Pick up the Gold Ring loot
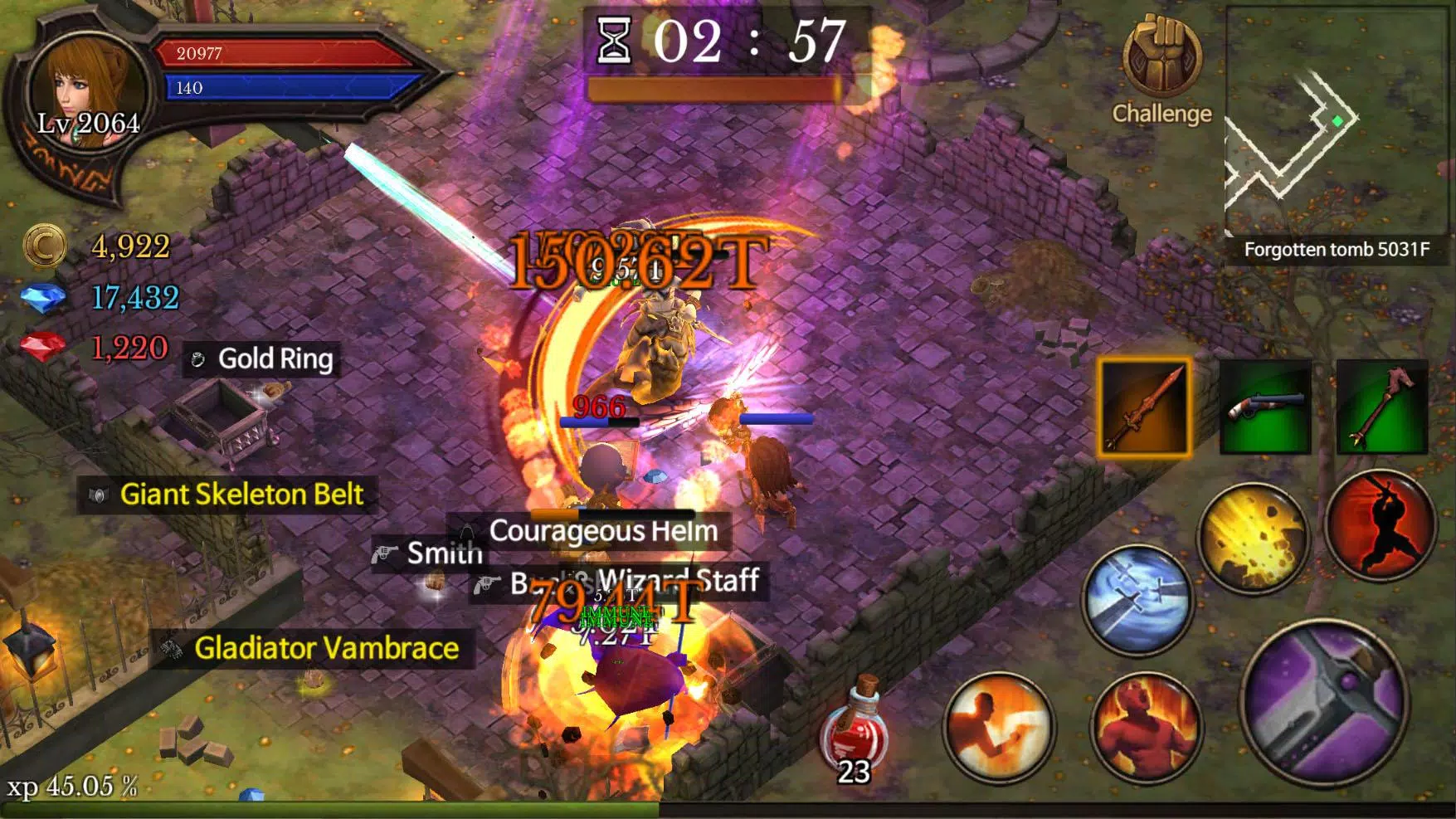Viewport: 1456px width, 819px height. (261, 359)
